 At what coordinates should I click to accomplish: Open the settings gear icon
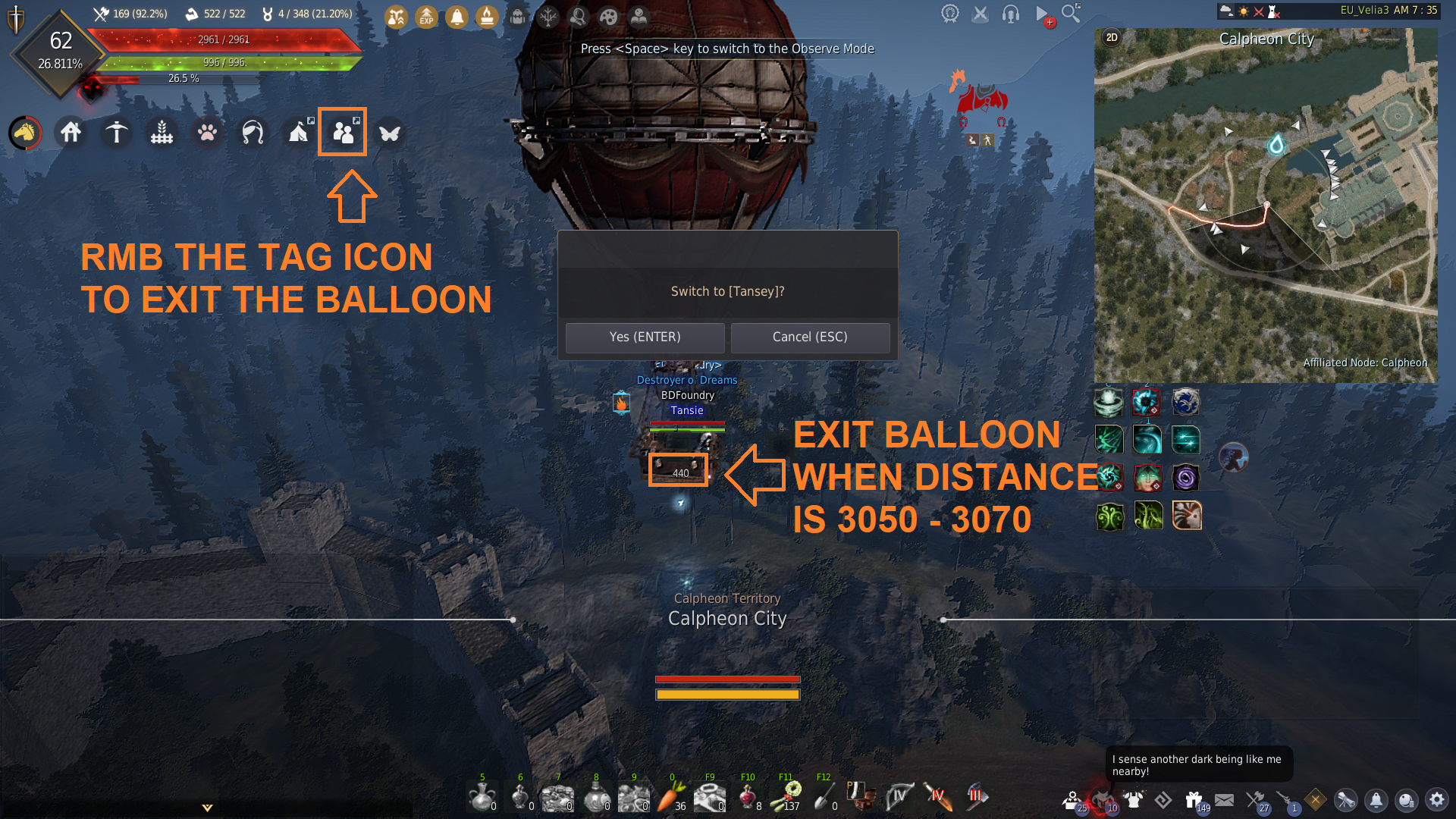click(1436, 799)
